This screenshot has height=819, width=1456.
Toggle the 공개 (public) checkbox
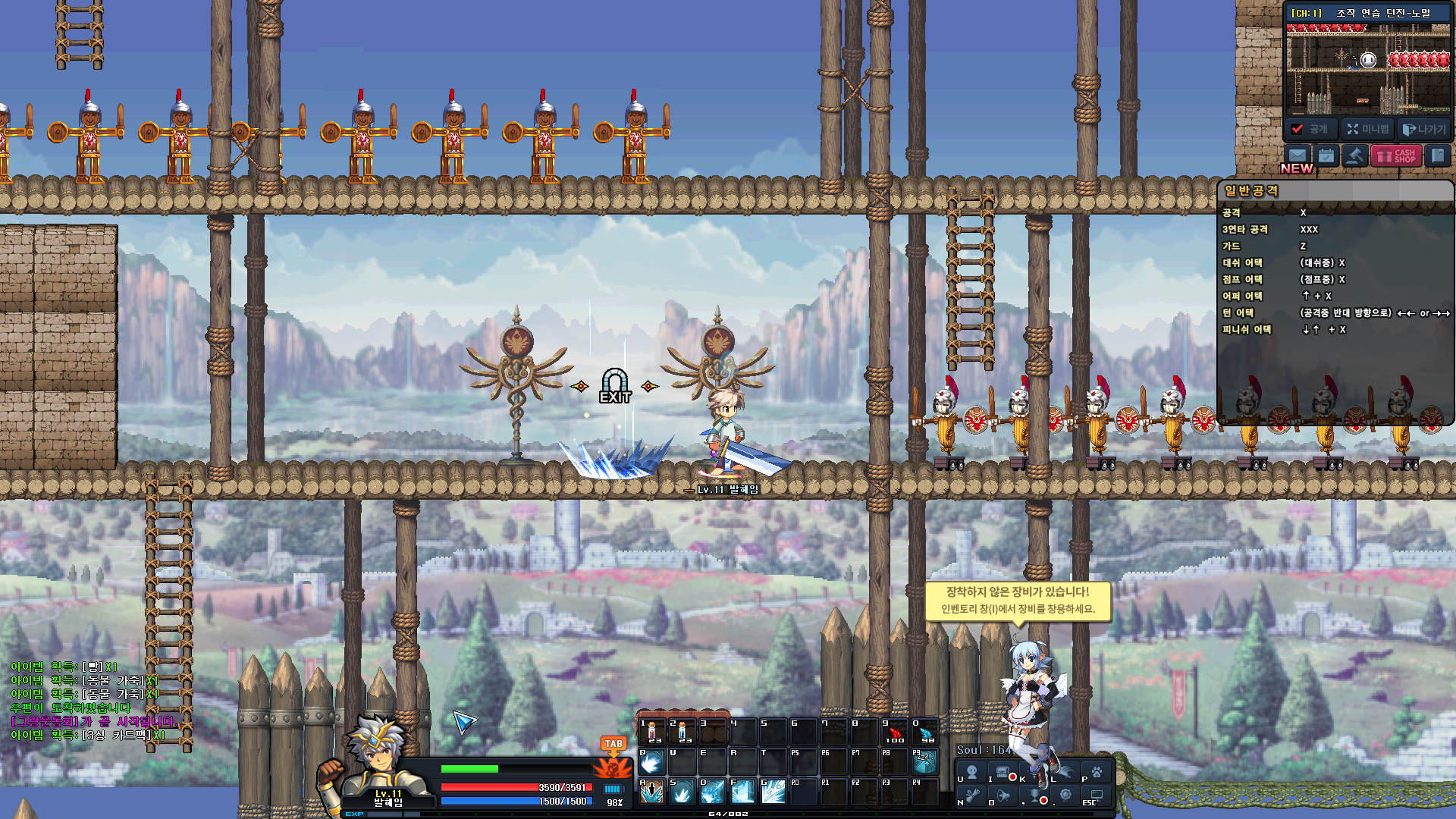coord(1298,129)
